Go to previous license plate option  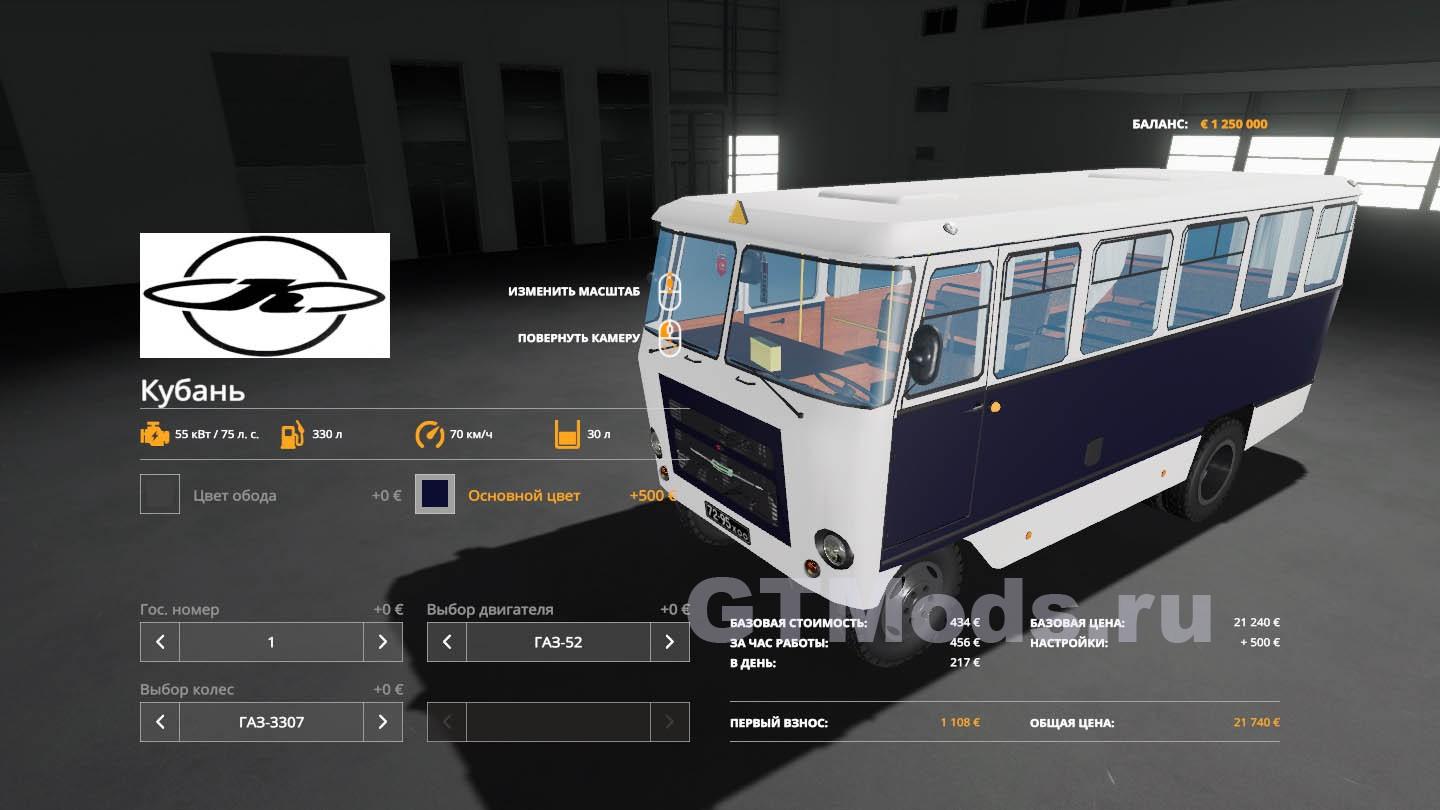160,642
